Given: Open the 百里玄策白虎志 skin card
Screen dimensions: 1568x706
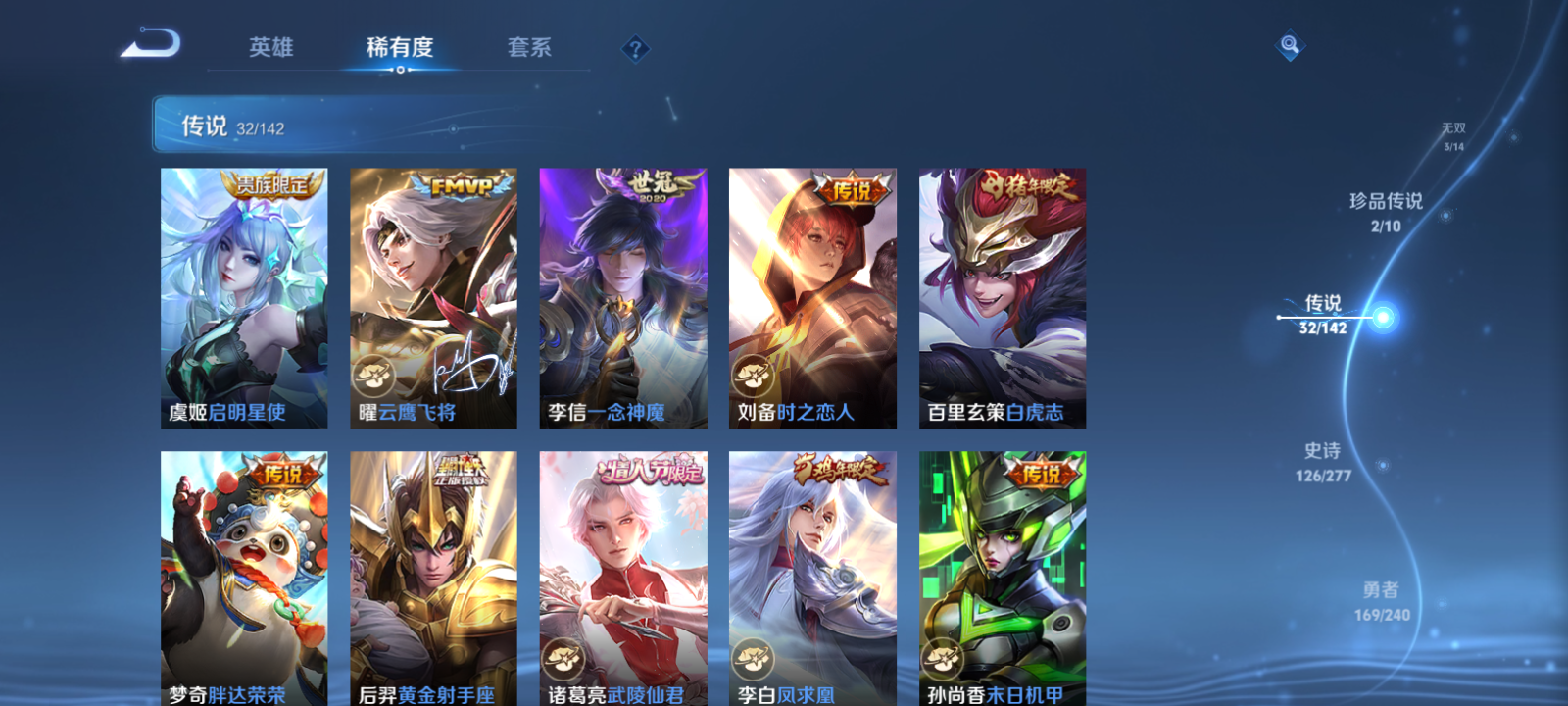Looking at the screenshot, I should [x=1002, y=294].
